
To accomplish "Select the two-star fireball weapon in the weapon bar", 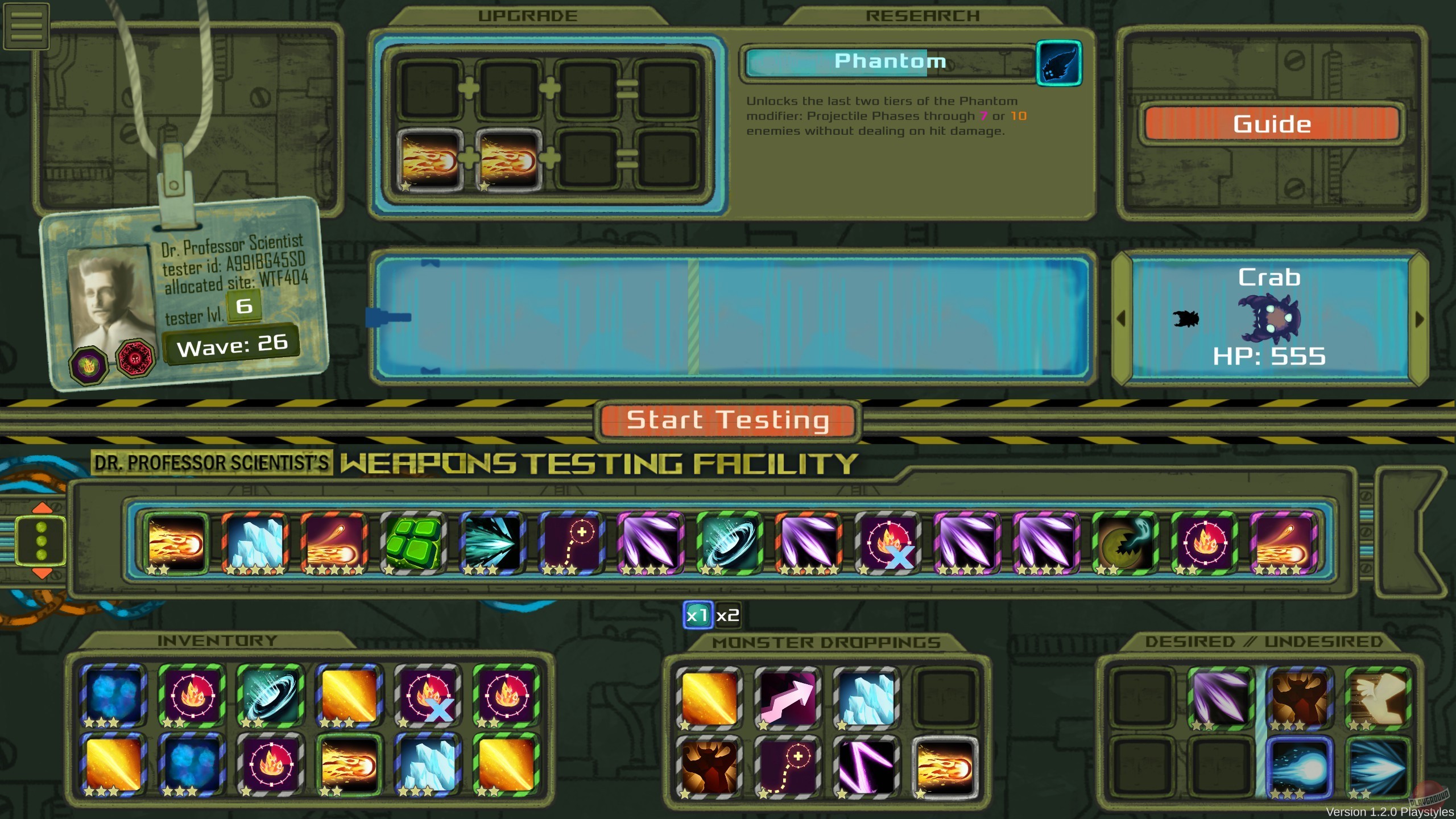I will pos(175,541).
